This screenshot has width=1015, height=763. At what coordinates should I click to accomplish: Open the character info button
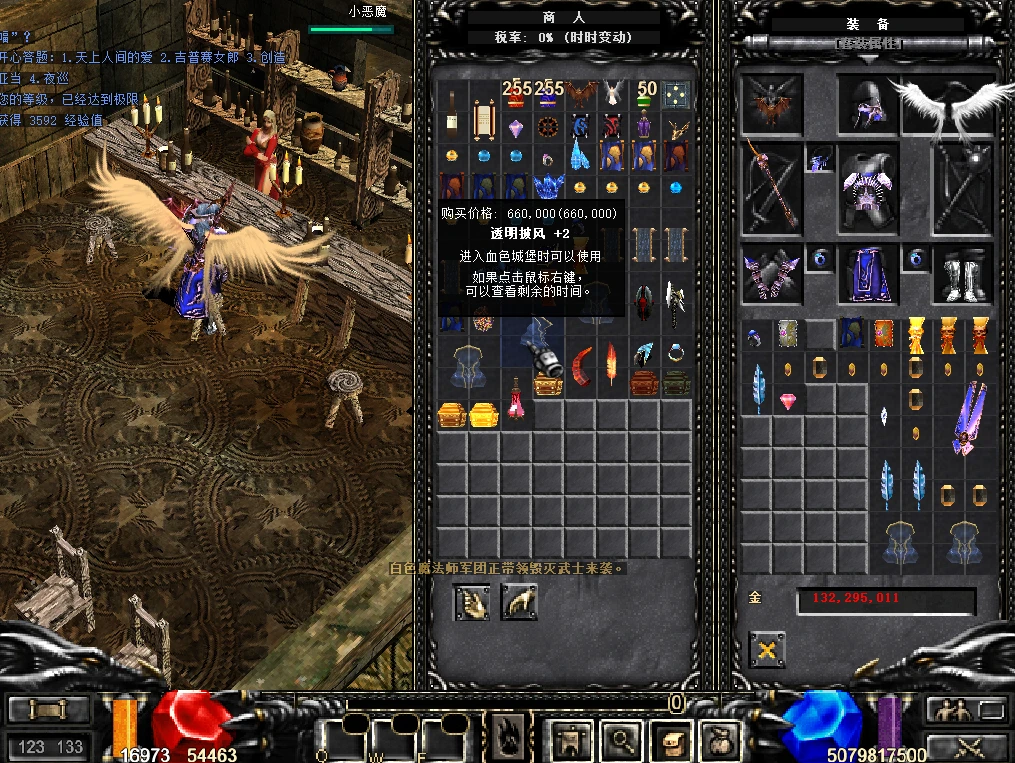[x=571, y=741]
